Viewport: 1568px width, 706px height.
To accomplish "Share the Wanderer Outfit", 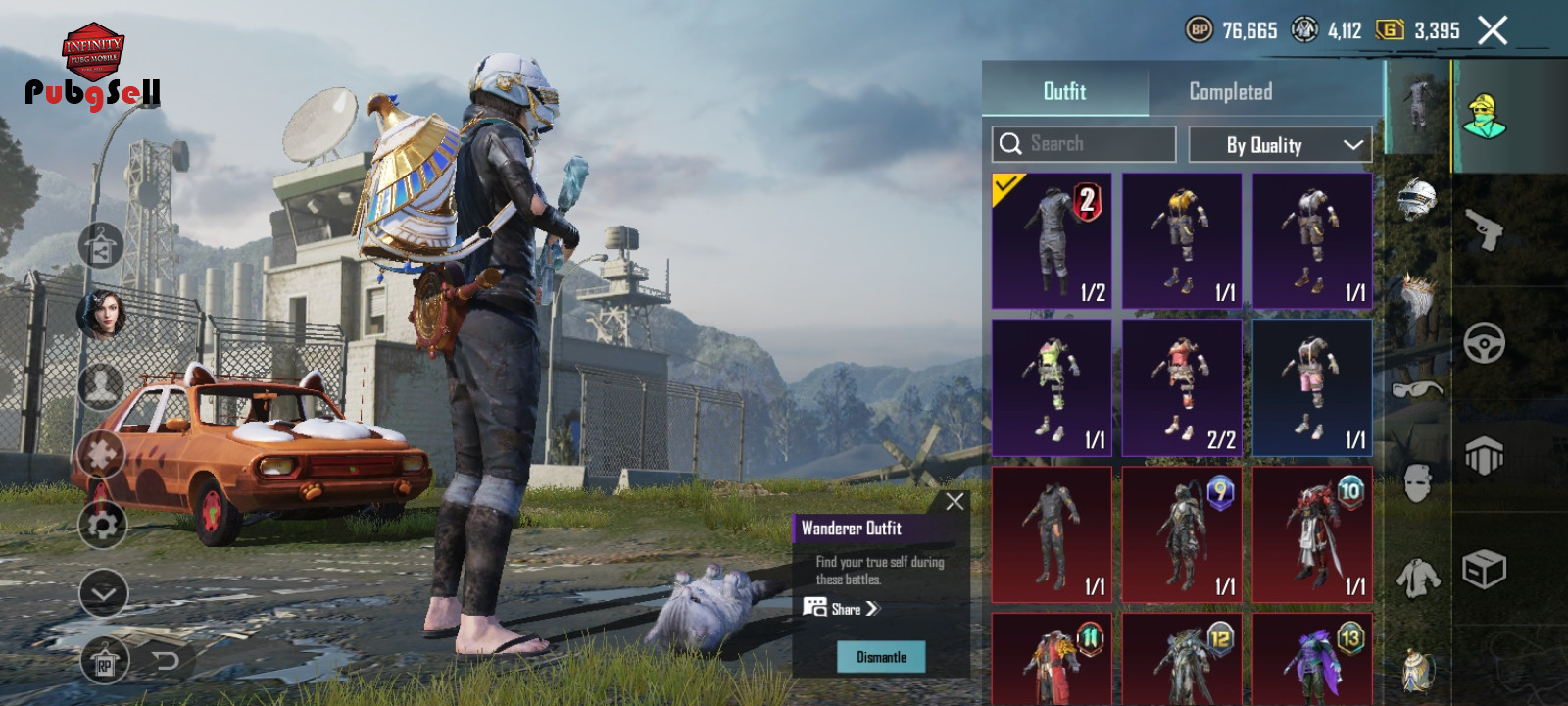I will point(842,609).
